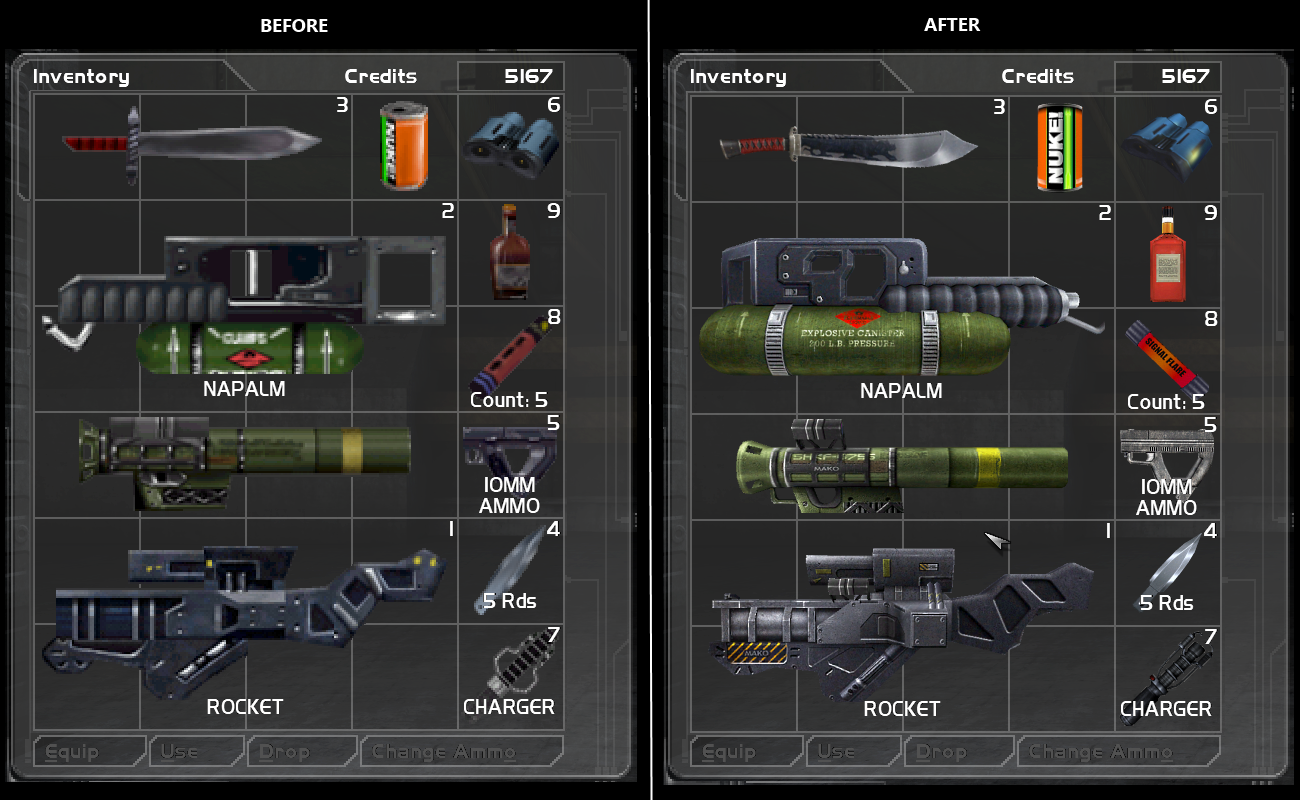Select the NAPALM flamethrower in the AFTER inventory
Viewport: 1300px width, 800px height.
pyautogui.click(x=900, y=310)
